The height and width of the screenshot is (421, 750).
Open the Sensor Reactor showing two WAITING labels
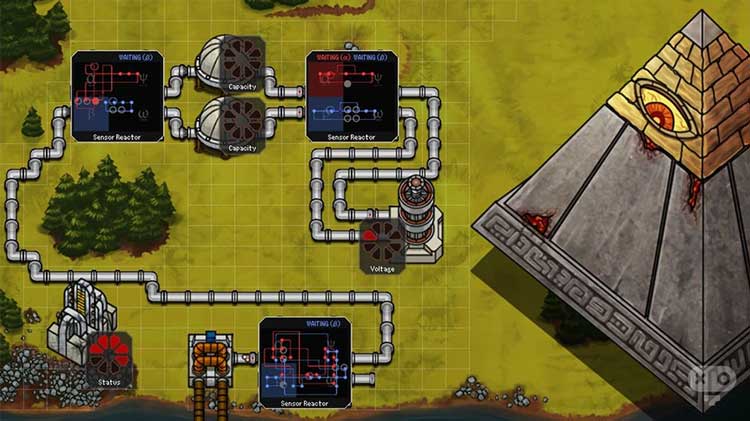[x=352, y=97]
